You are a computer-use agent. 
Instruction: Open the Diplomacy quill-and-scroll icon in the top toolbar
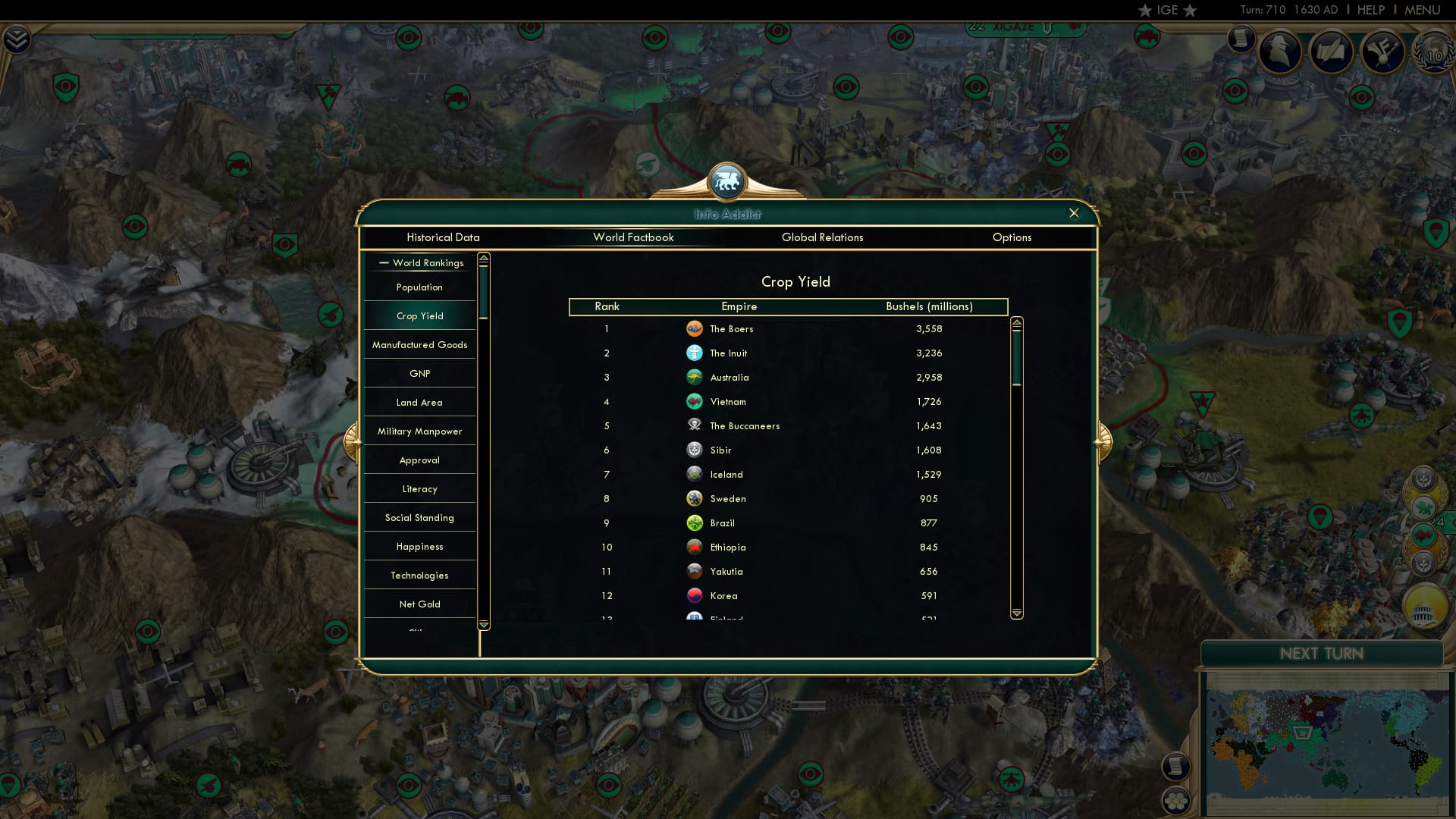(x=1332, y=52)
